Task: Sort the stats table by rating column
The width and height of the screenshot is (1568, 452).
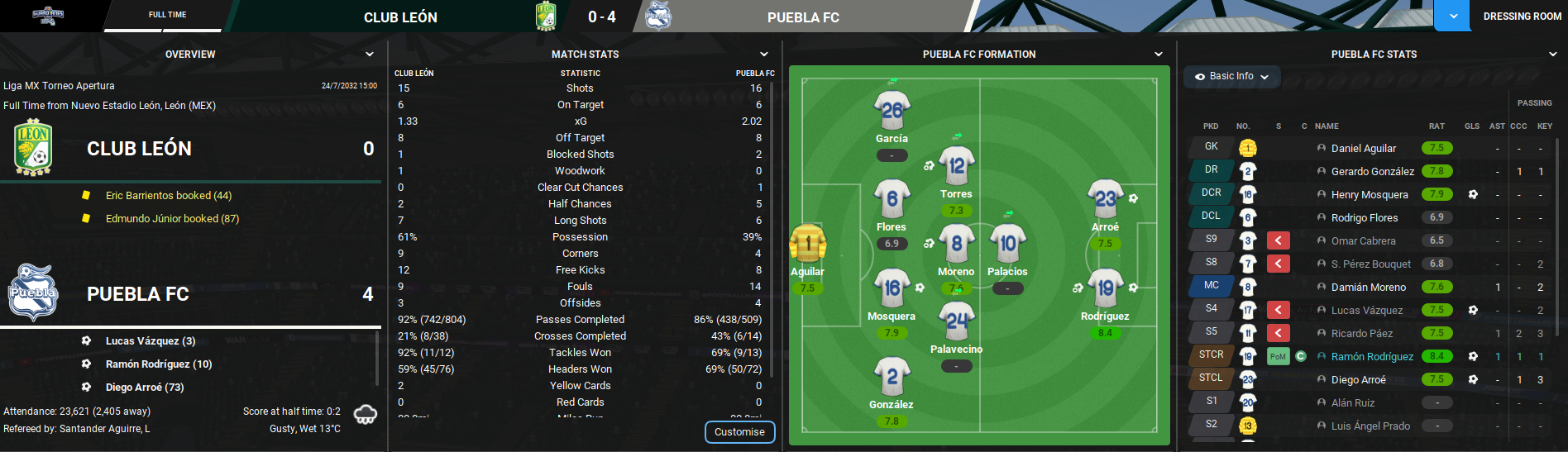Action: [1437, 126]
